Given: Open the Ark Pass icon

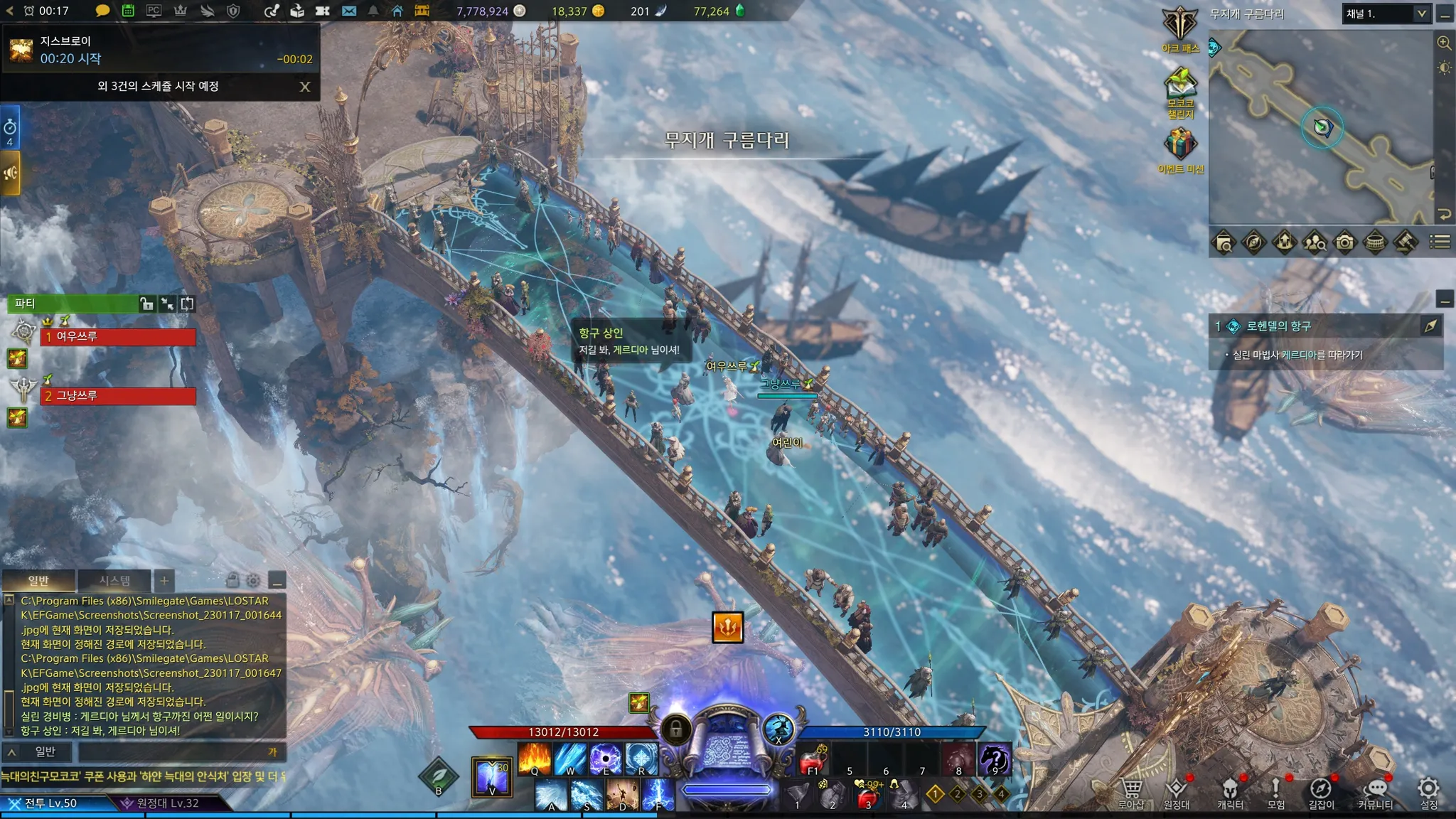Looking at the screenshot, I should (1180, 26).
